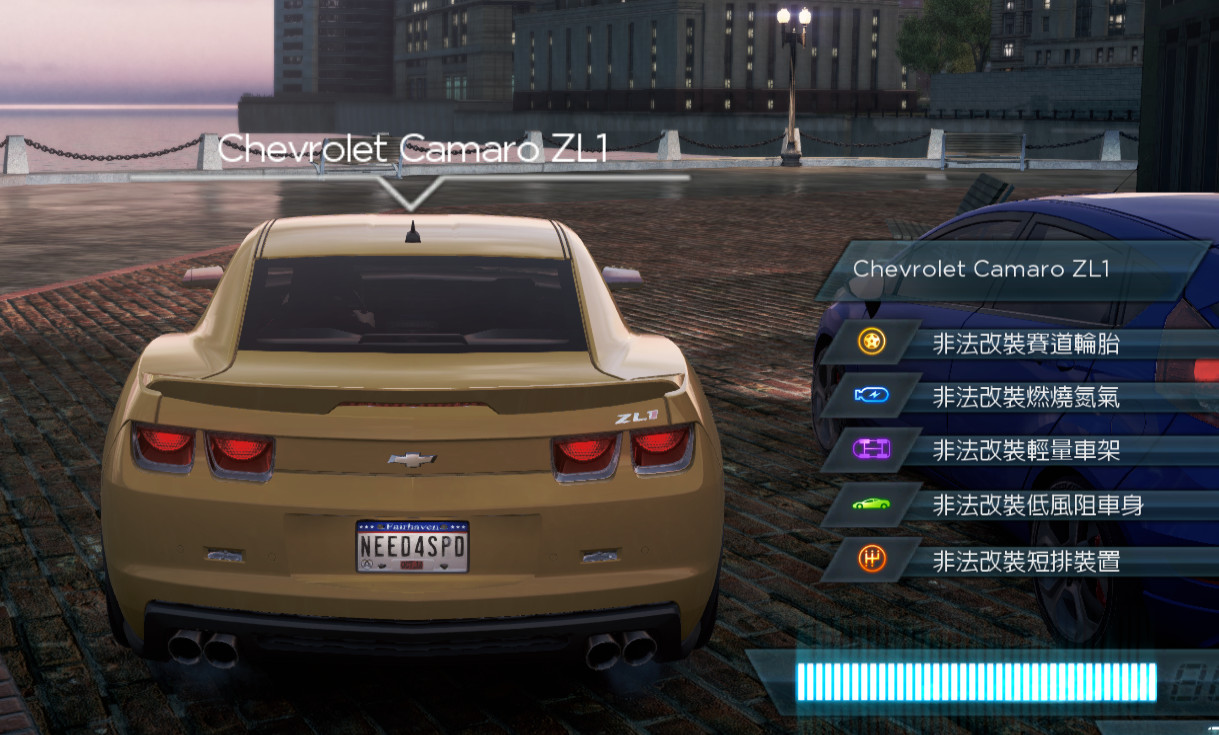1219x735 pixels.
Task: Select the 非法改裝輕量車架 chassis mod row
Action: pos(1025,451)
